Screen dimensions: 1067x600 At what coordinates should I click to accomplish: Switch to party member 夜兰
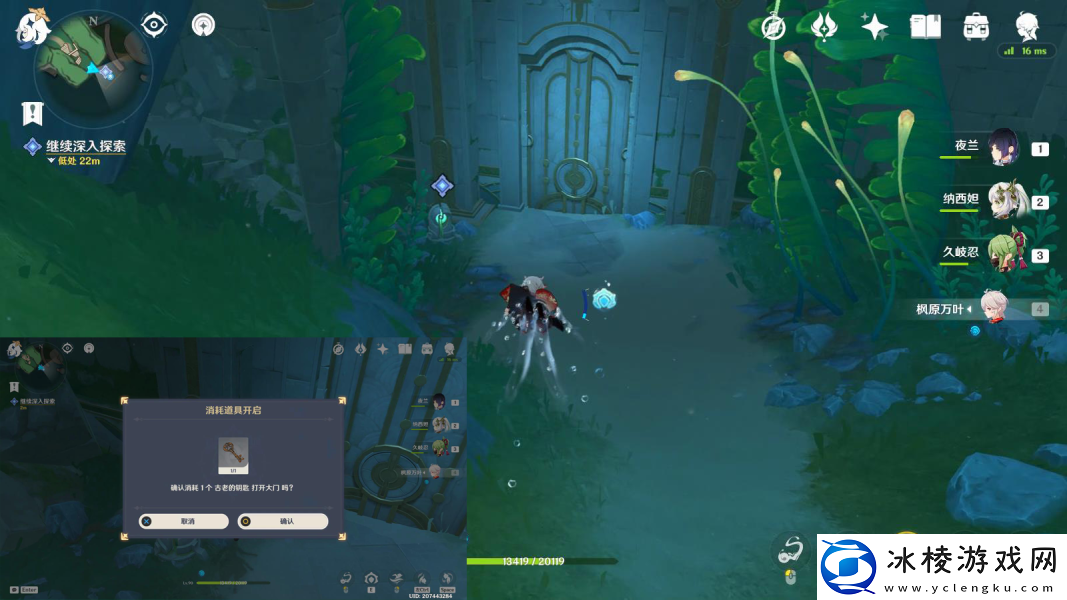point(1003,148)
